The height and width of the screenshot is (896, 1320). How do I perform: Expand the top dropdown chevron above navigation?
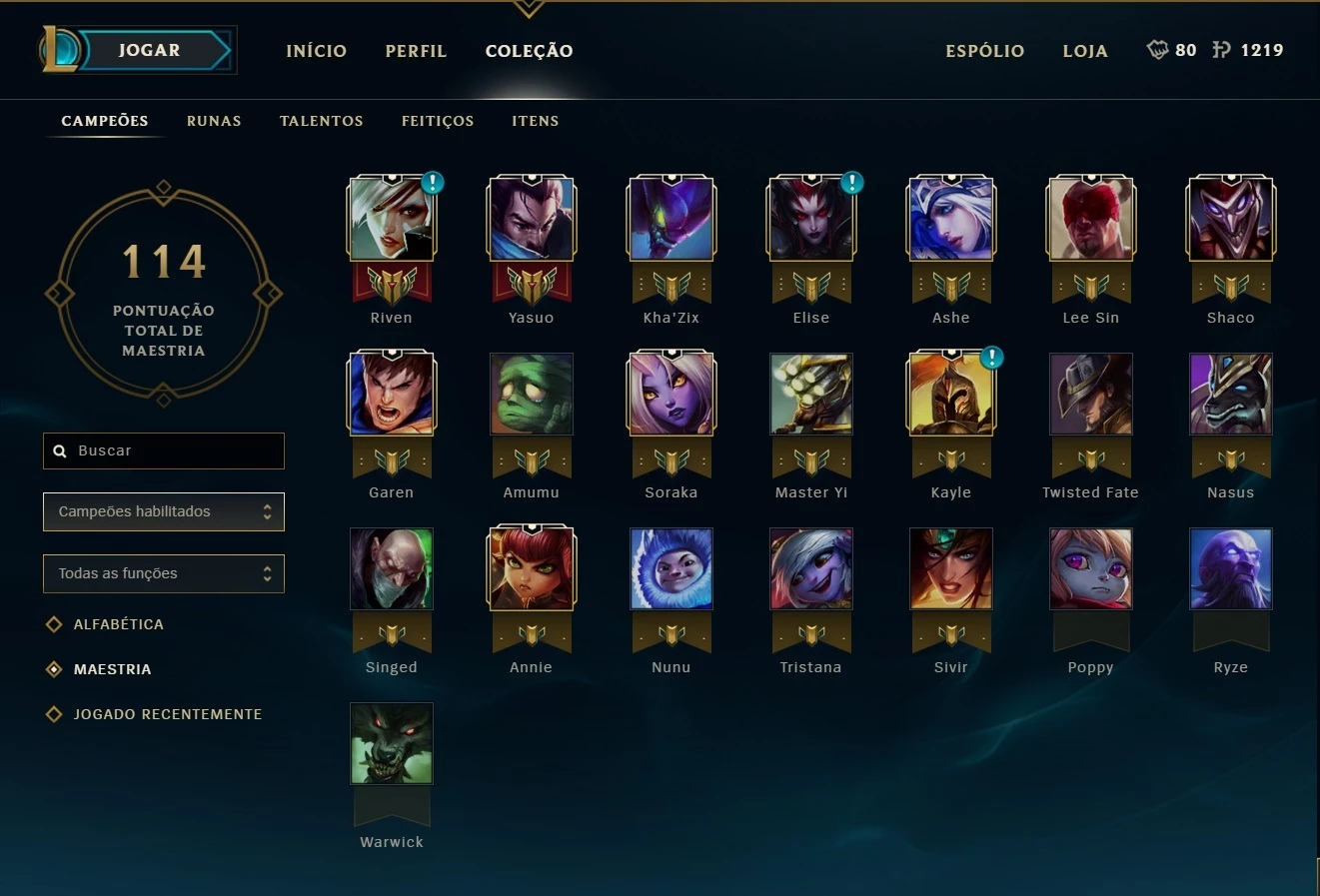tap(527, 8)
